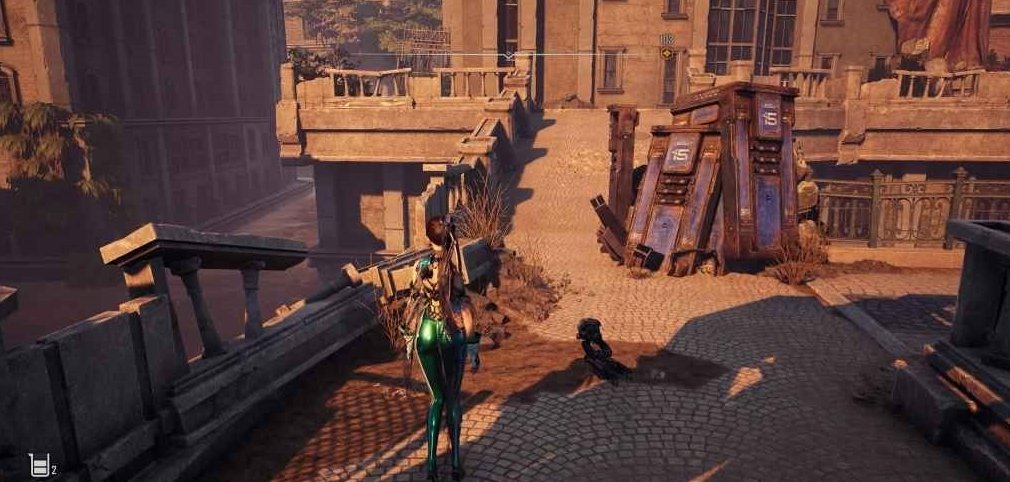The width and height of the screenshot is (1010, 482).
Task: Click the yellow diamond objective marker
Action: [666, 53]
